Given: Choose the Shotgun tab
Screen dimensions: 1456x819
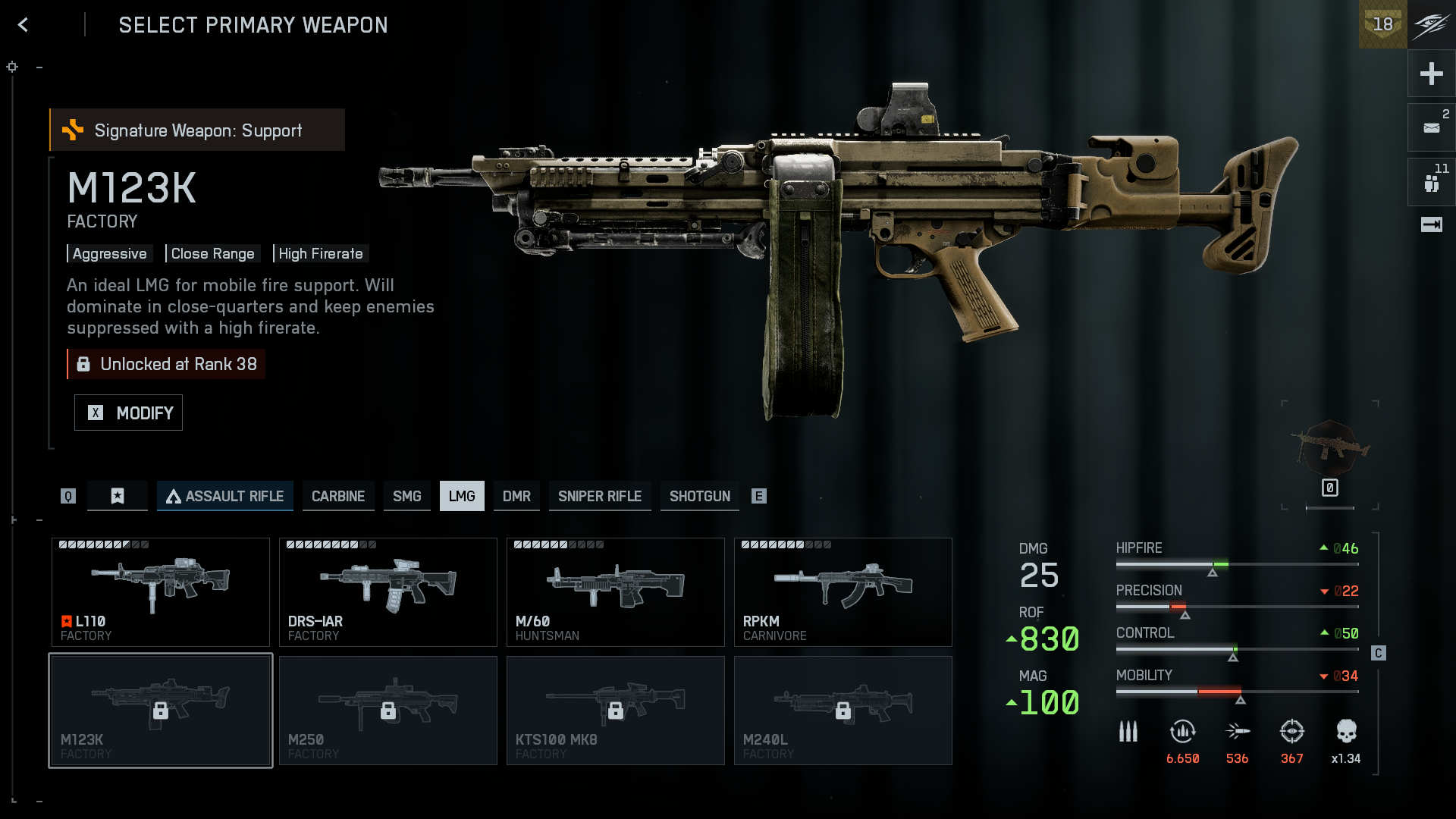Looking at the screenshot, I should 699,496.
